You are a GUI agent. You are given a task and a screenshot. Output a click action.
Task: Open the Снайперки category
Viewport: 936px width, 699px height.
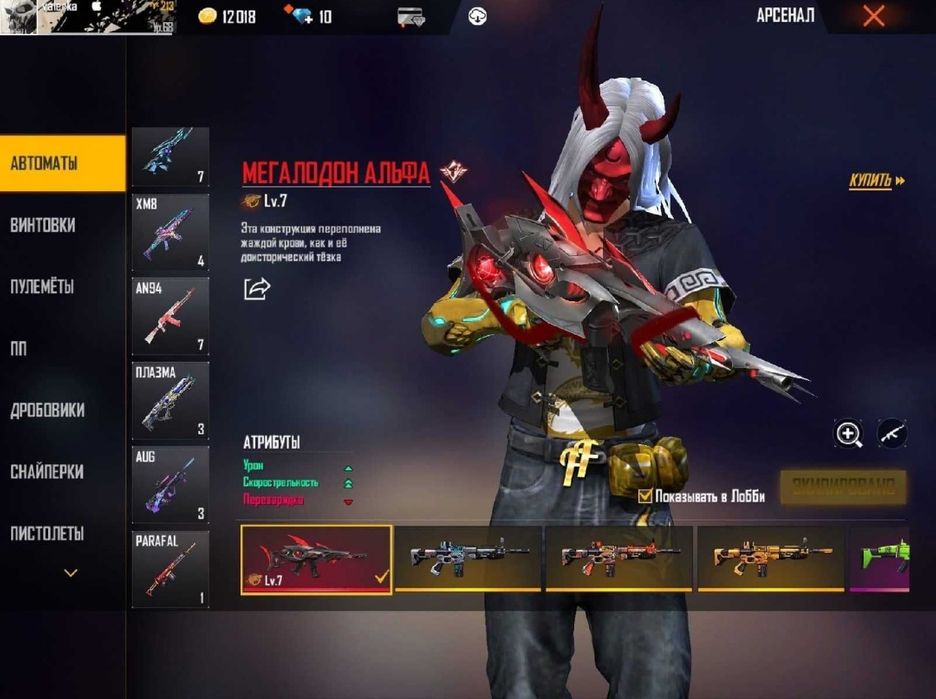click(x=47, y=472)
